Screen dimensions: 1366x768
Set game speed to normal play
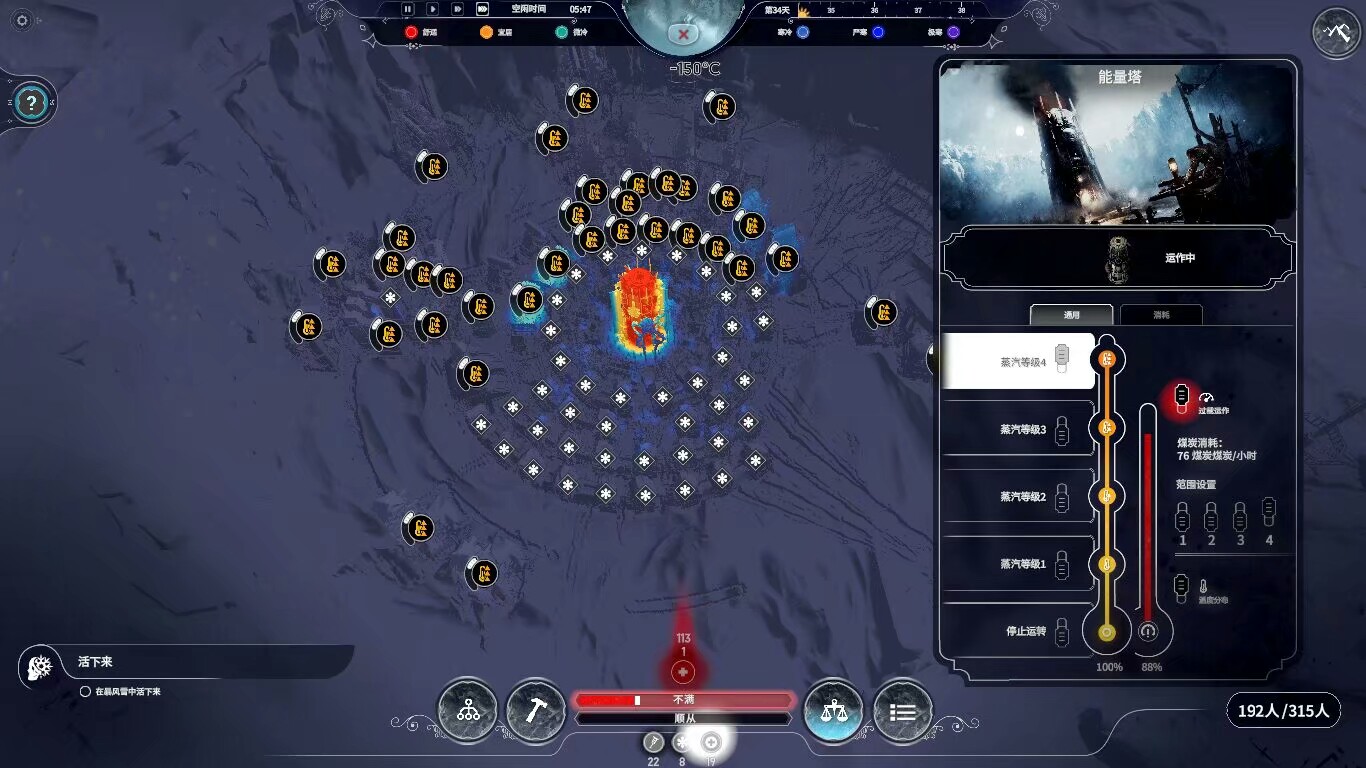pos(433,9)
